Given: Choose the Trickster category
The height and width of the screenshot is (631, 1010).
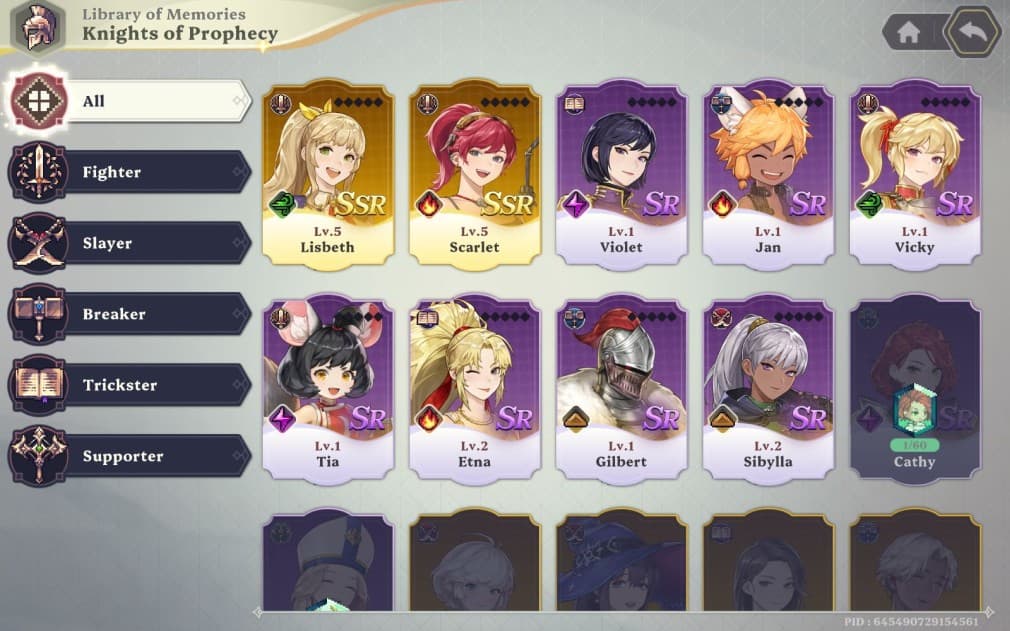Looking at the screenshot, I should (130, 385).
